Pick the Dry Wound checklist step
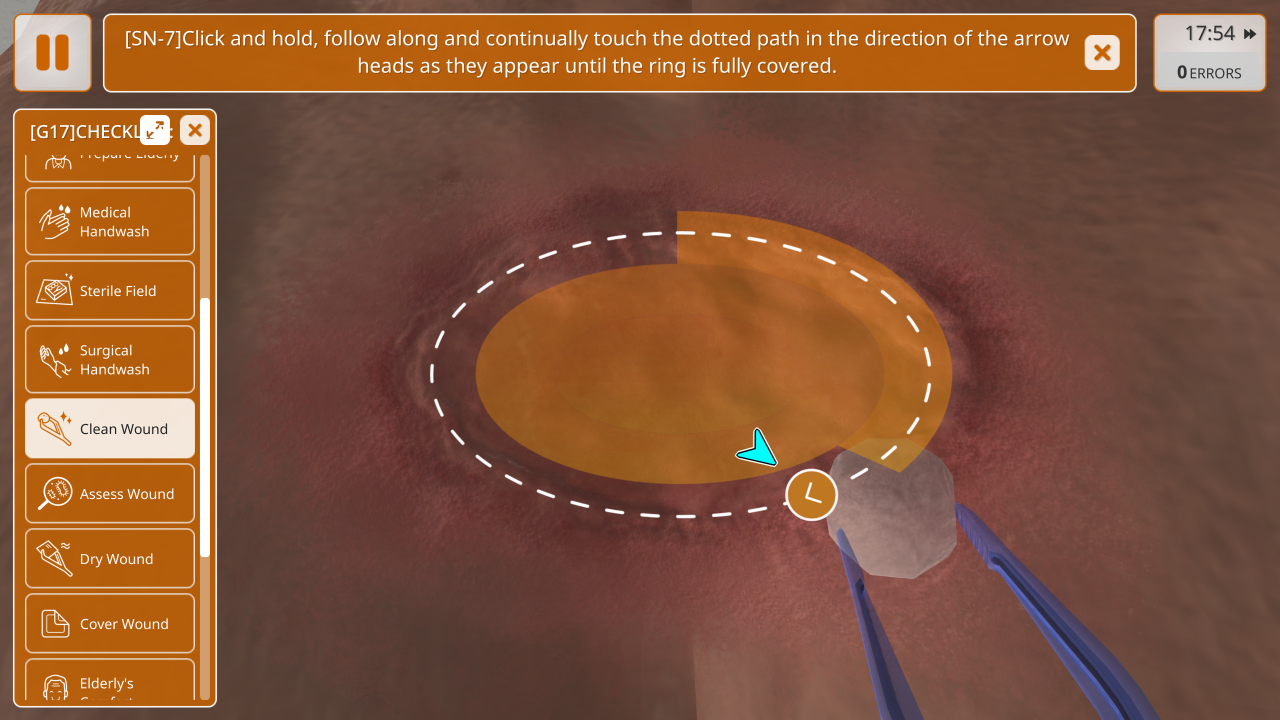This screenshot has height=720, width=1280. (x=110, y=559)
